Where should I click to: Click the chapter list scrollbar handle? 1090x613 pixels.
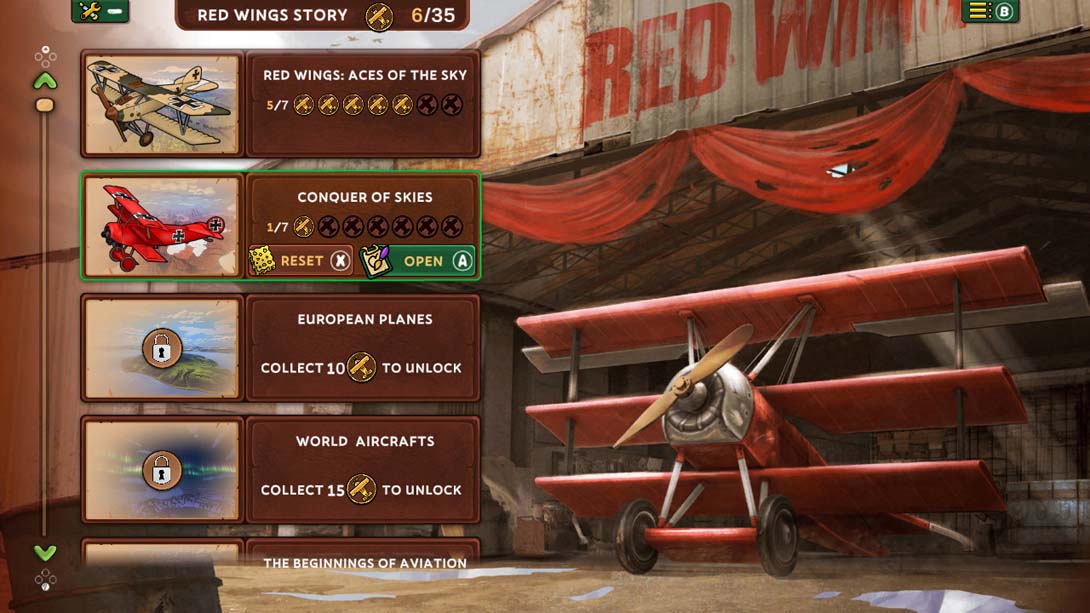[x=45, y=105]
